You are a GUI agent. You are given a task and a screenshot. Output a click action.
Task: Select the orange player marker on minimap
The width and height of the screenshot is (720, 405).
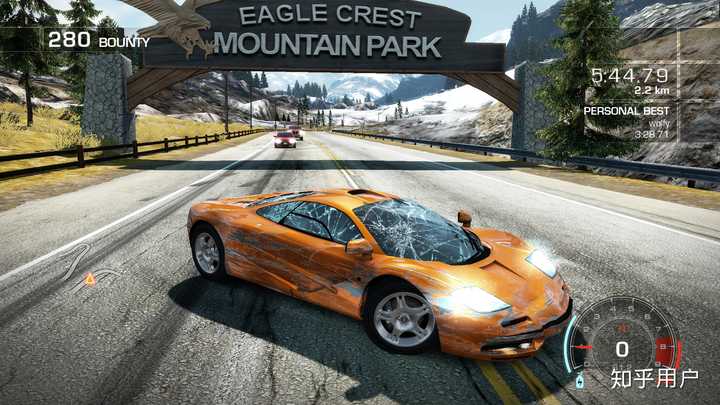point(90,279)
